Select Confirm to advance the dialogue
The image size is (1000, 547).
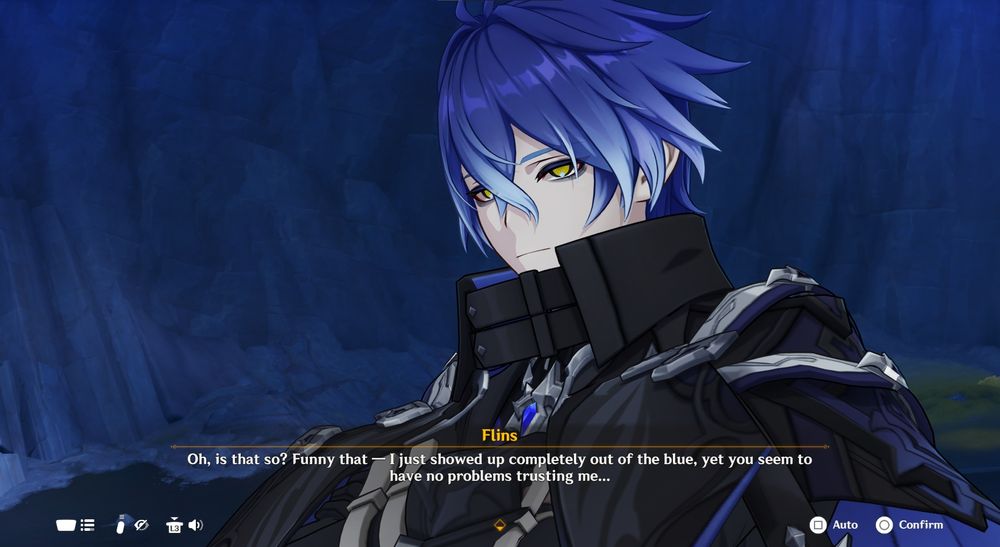pyautogui.click(x=909, y=524)
